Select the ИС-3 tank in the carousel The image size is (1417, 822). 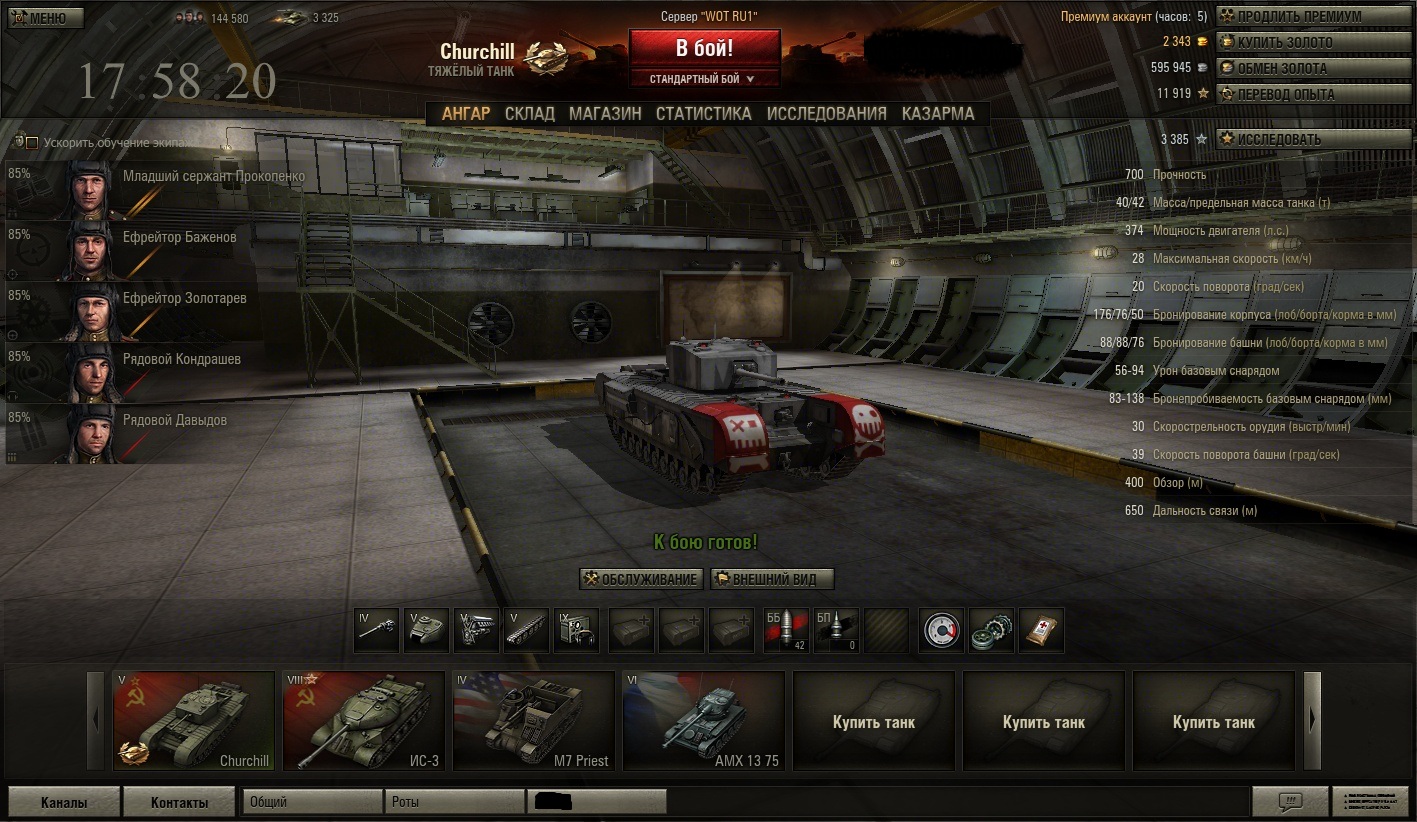pyautogui.click(x=364, y=720)
